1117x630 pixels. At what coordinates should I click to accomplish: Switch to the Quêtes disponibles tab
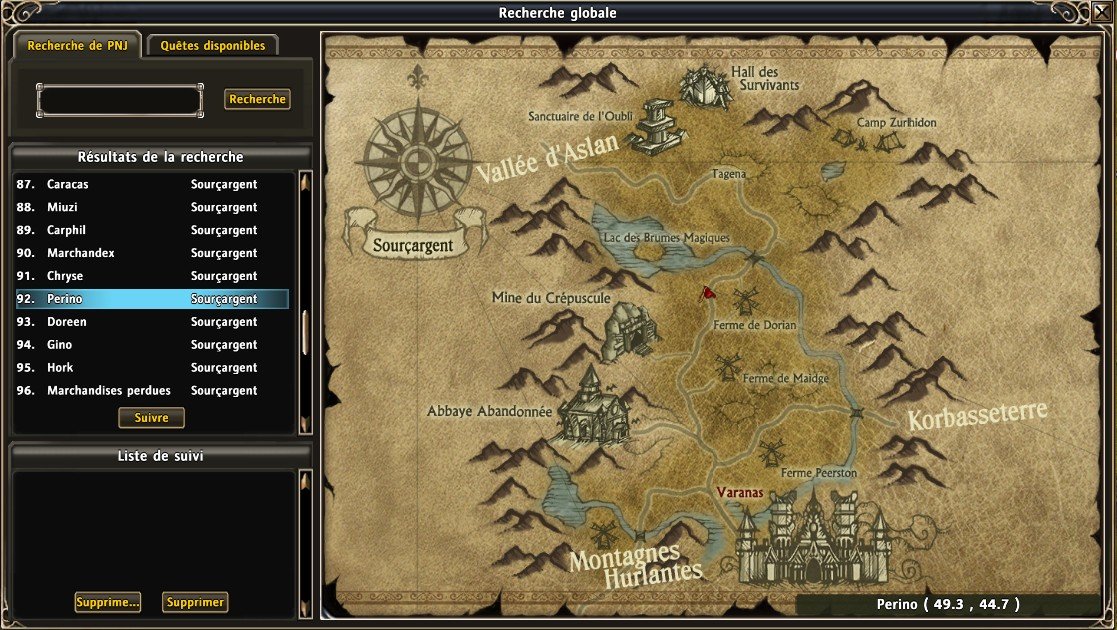213,46
